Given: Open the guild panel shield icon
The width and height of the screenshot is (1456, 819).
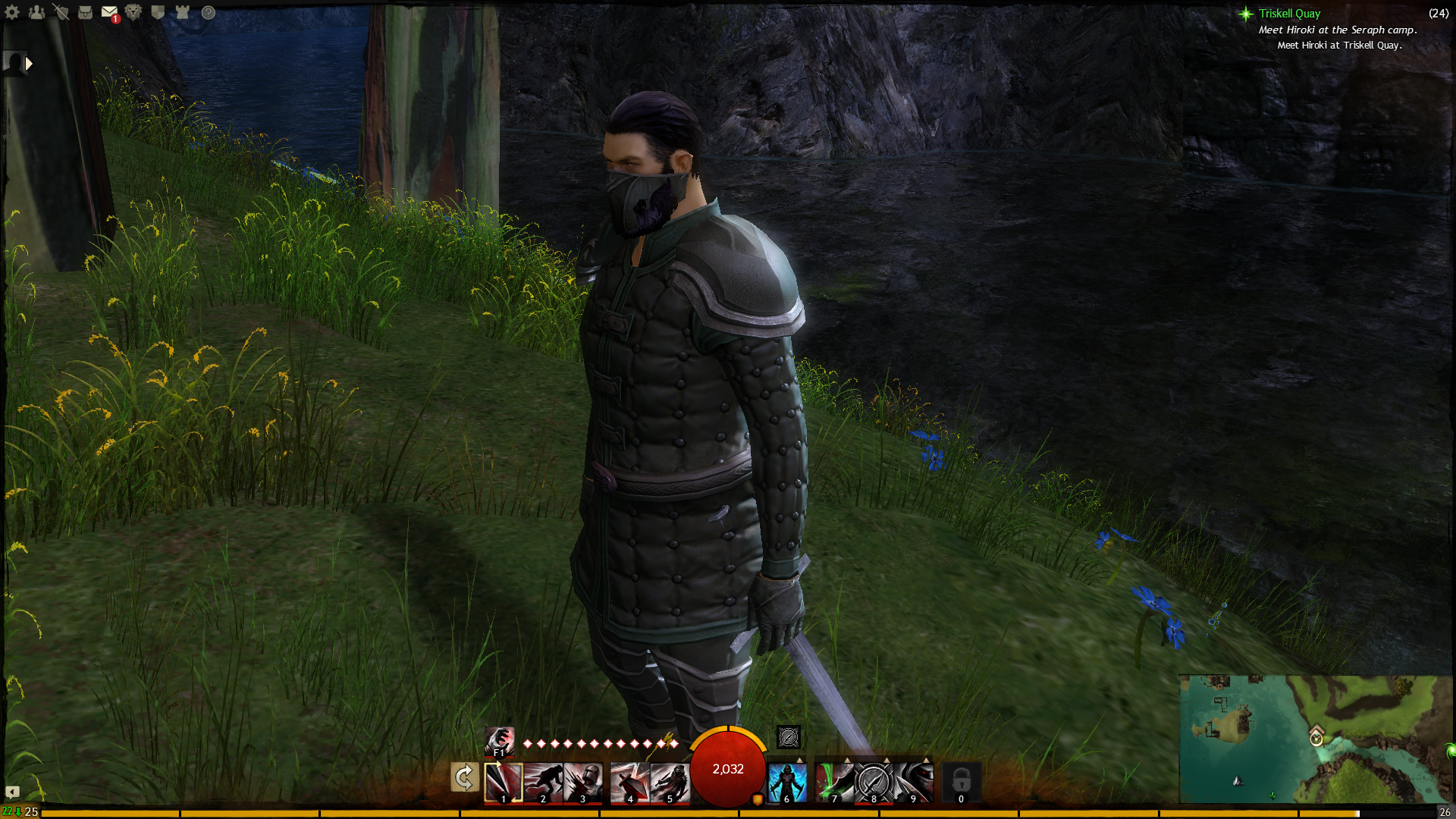Looking at the screenshot, I should pyautogui.click(x=158, y=12).
